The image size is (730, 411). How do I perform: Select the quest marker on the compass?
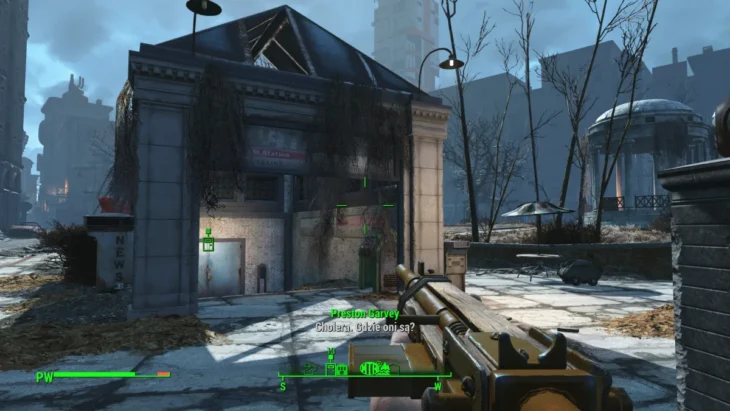330,355
